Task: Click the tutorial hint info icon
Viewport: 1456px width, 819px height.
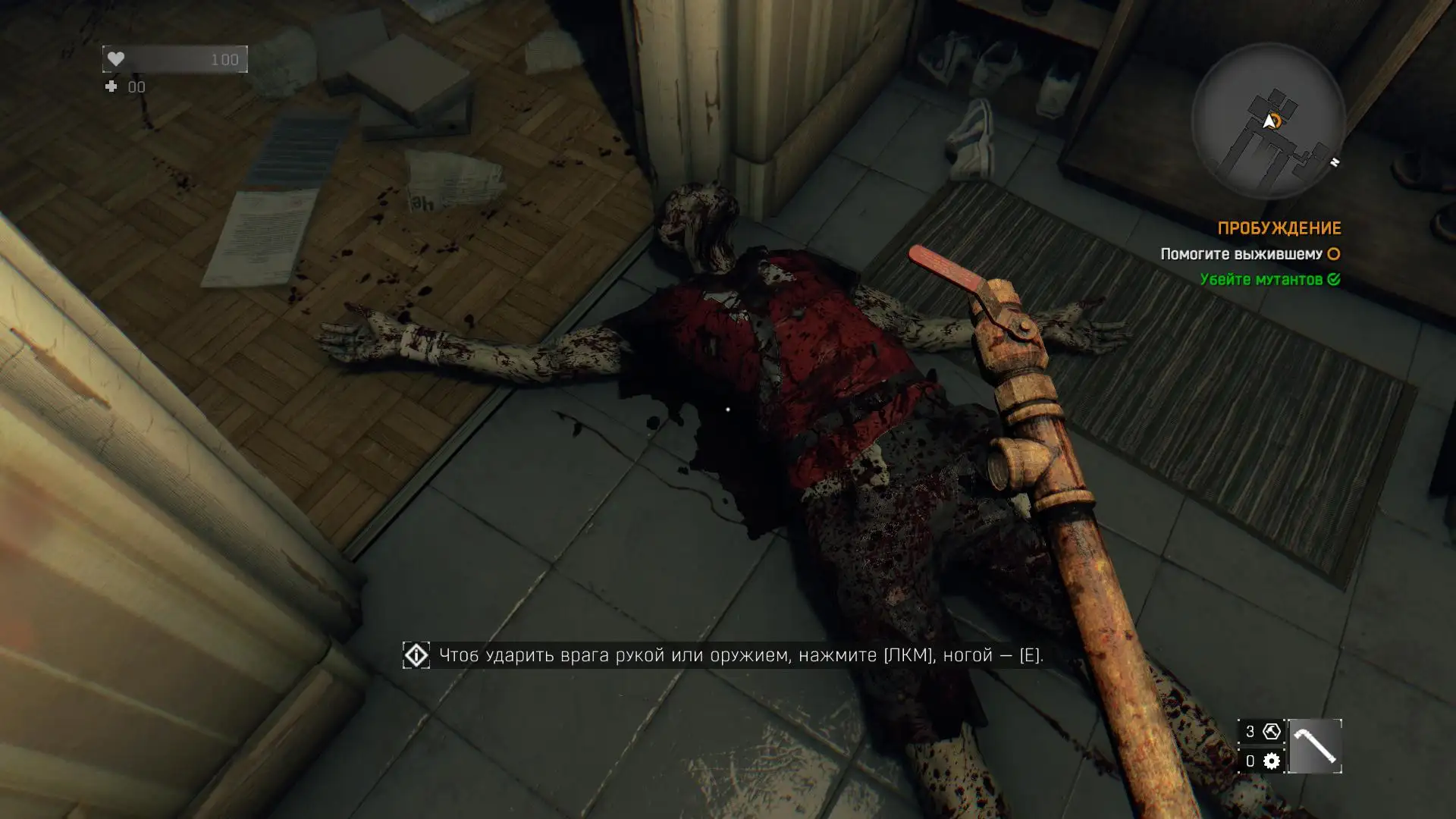Action: [416, 655]
